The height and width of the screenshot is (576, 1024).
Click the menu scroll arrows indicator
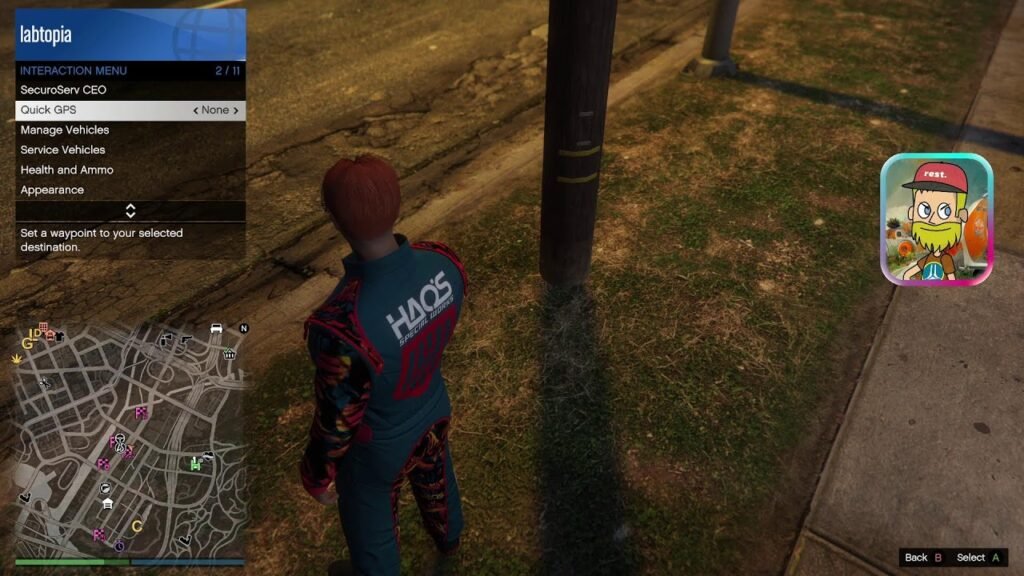[x=130, y=210]
